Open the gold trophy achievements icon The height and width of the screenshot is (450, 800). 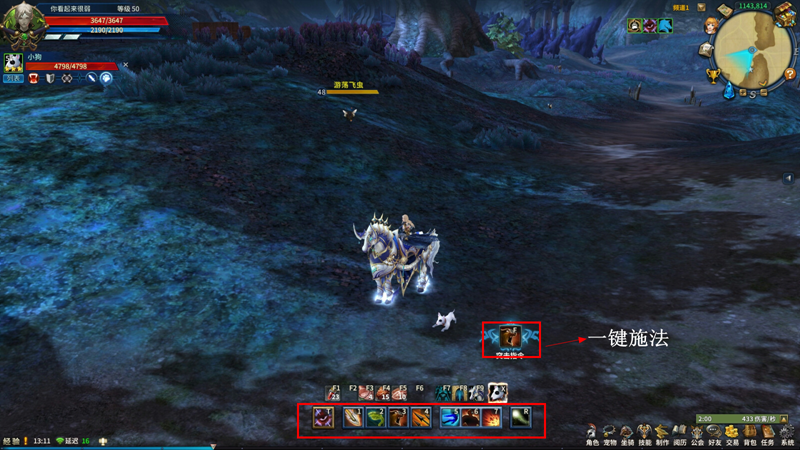[x=712, y=74]
